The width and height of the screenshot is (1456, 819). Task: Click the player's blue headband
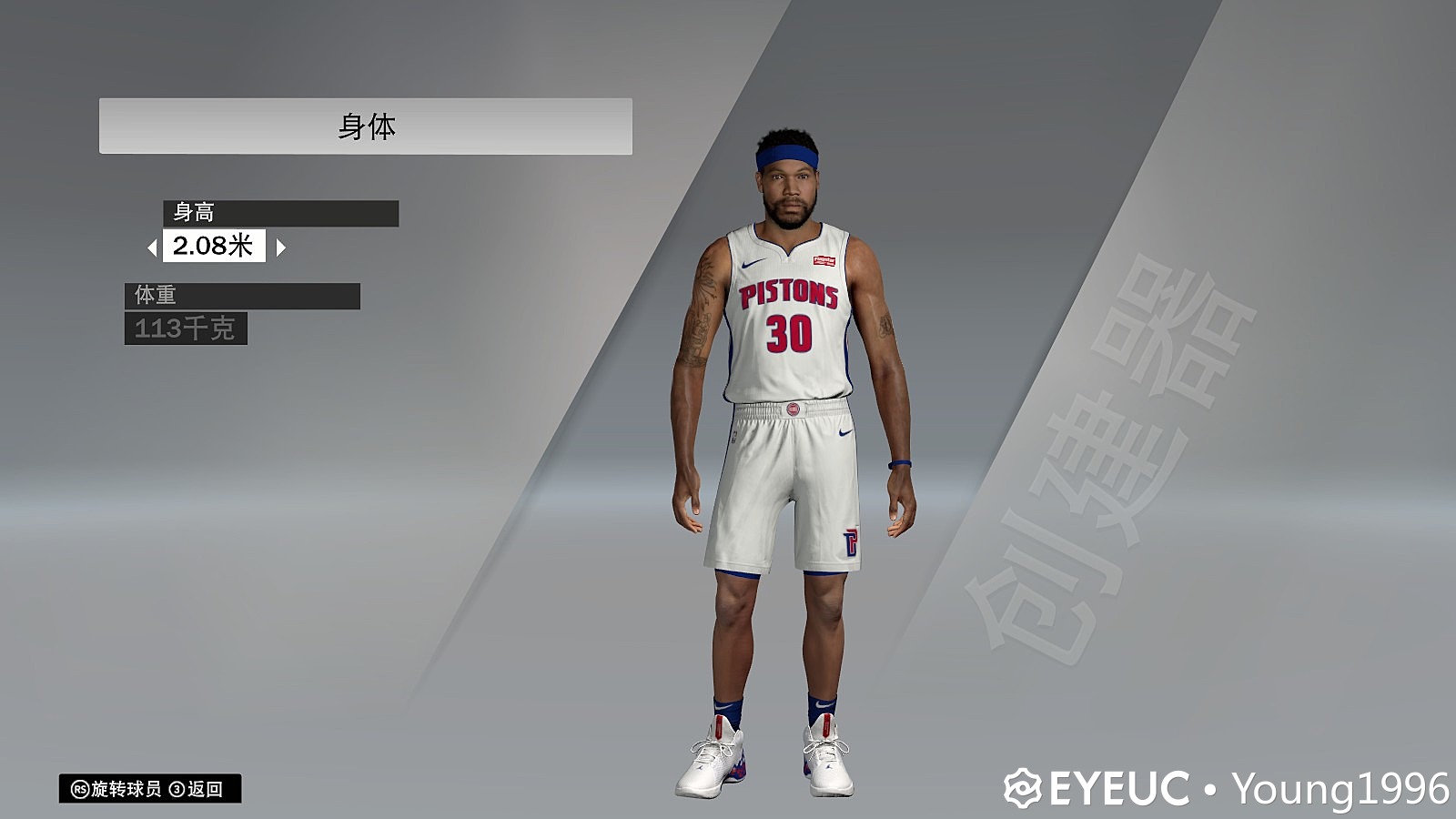coord(787,157)
